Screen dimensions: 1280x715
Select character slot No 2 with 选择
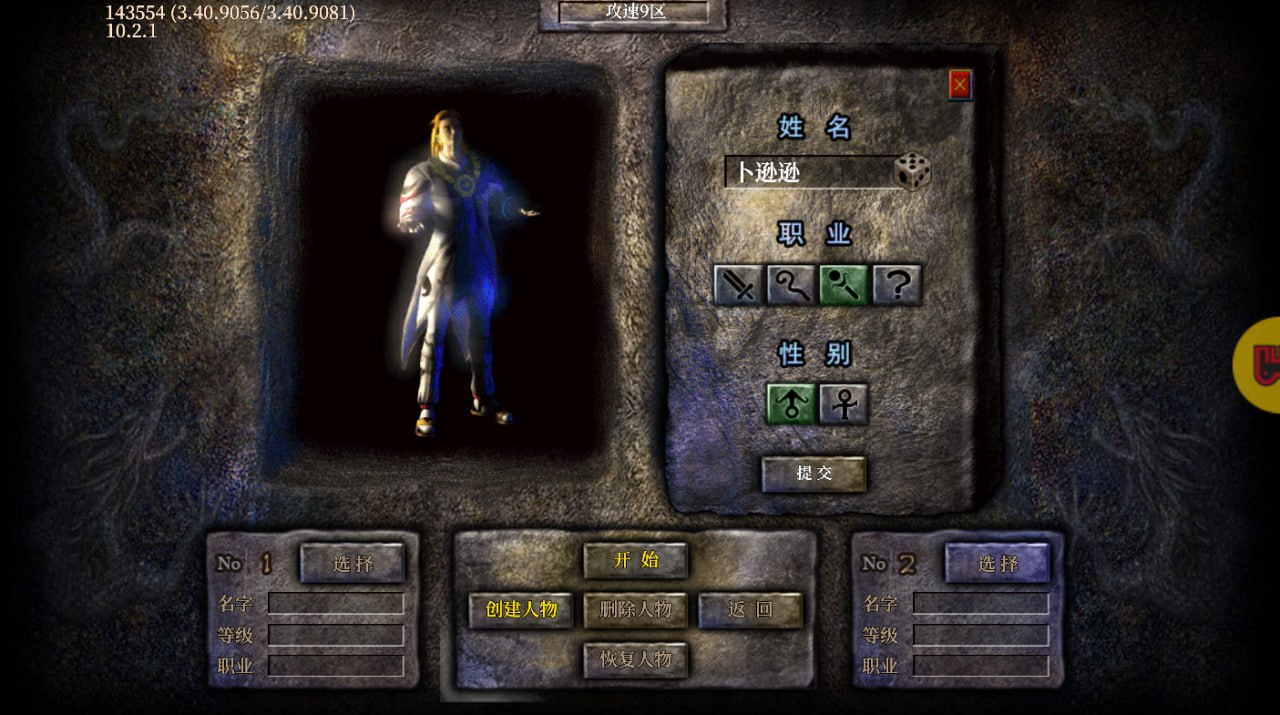tap(998, 564)
